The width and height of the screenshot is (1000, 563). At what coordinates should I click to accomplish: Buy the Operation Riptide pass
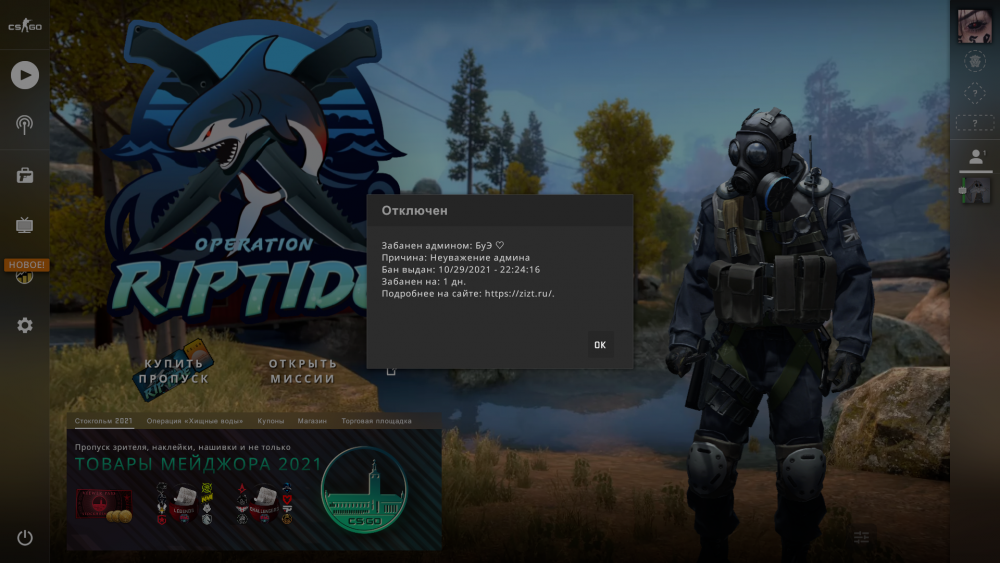coord(174,371)
